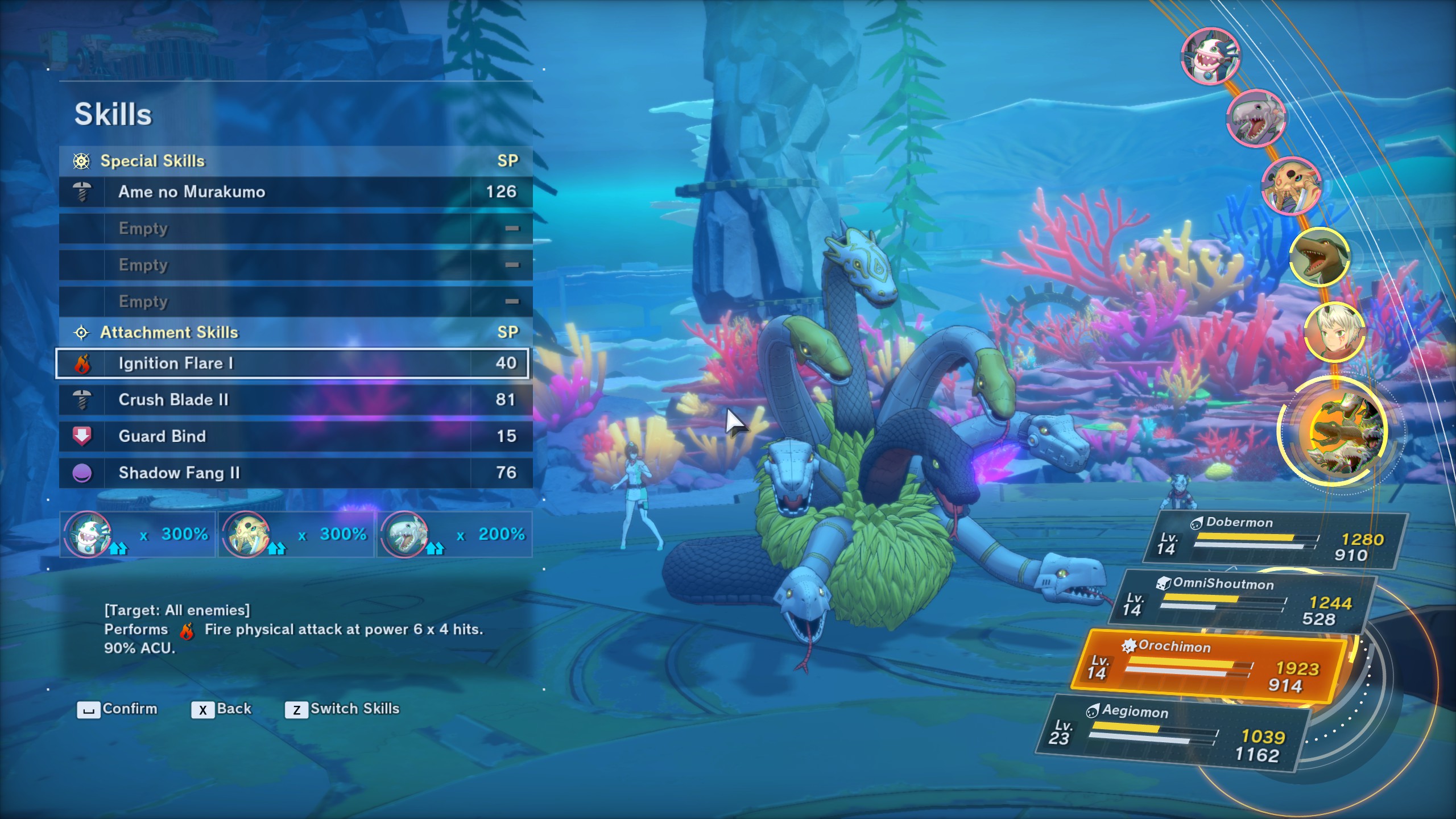The height and width of the screenshot is (819, 1456).
Task: Go Back from the Skills menu
Action: [x=221, y=709]
